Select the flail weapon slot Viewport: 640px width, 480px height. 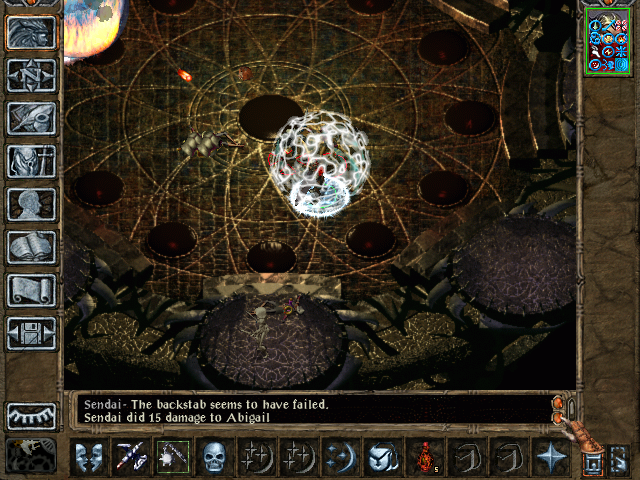tap(172, 457)
